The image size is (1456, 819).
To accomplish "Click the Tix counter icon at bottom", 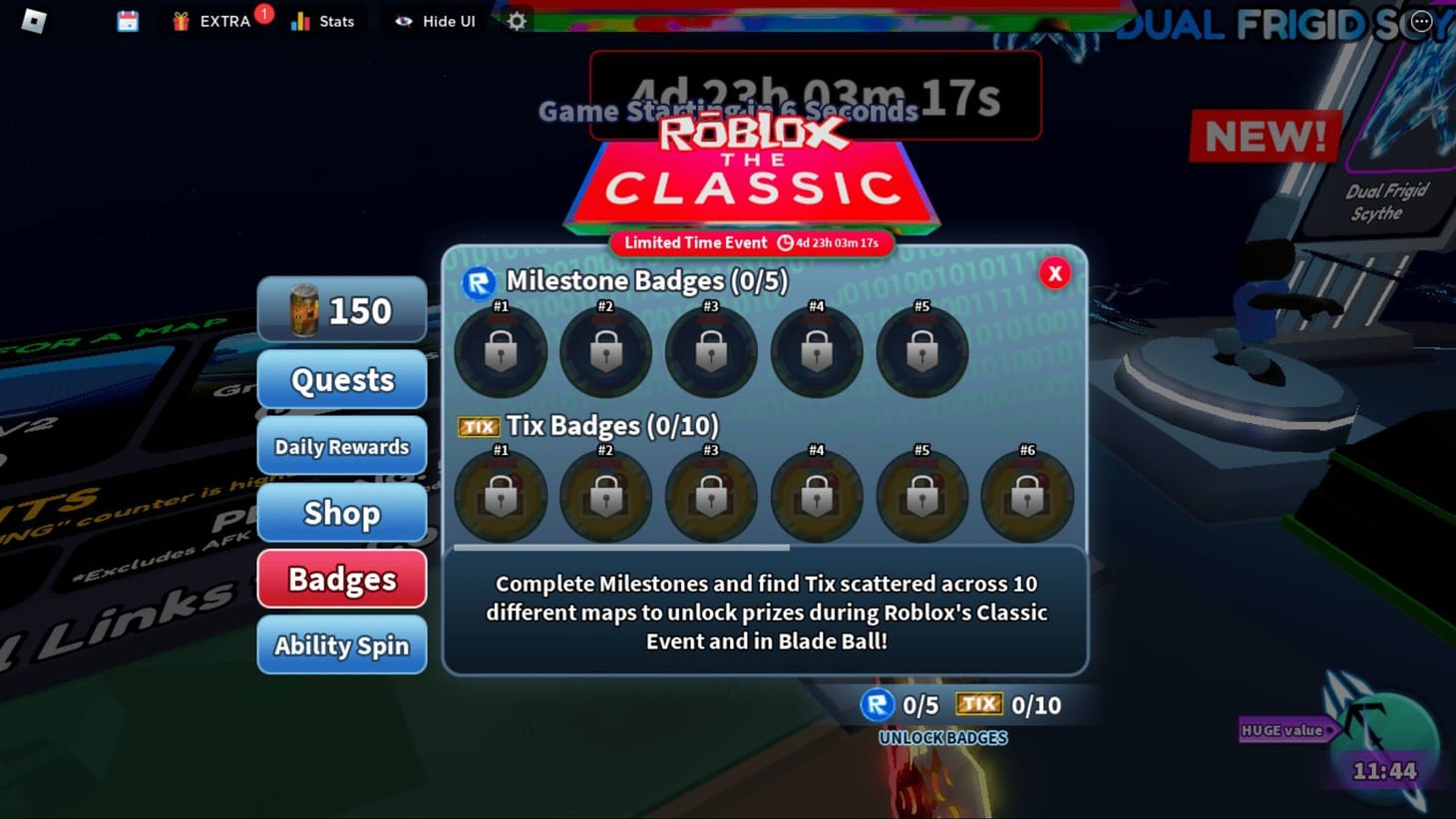I will [x=980, y=703].
